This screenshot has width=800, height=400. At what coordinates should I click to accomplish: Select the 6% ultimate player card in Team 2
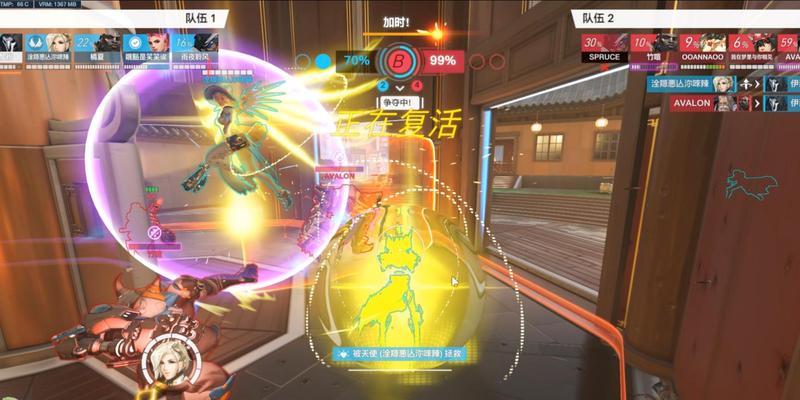point(748,45)
